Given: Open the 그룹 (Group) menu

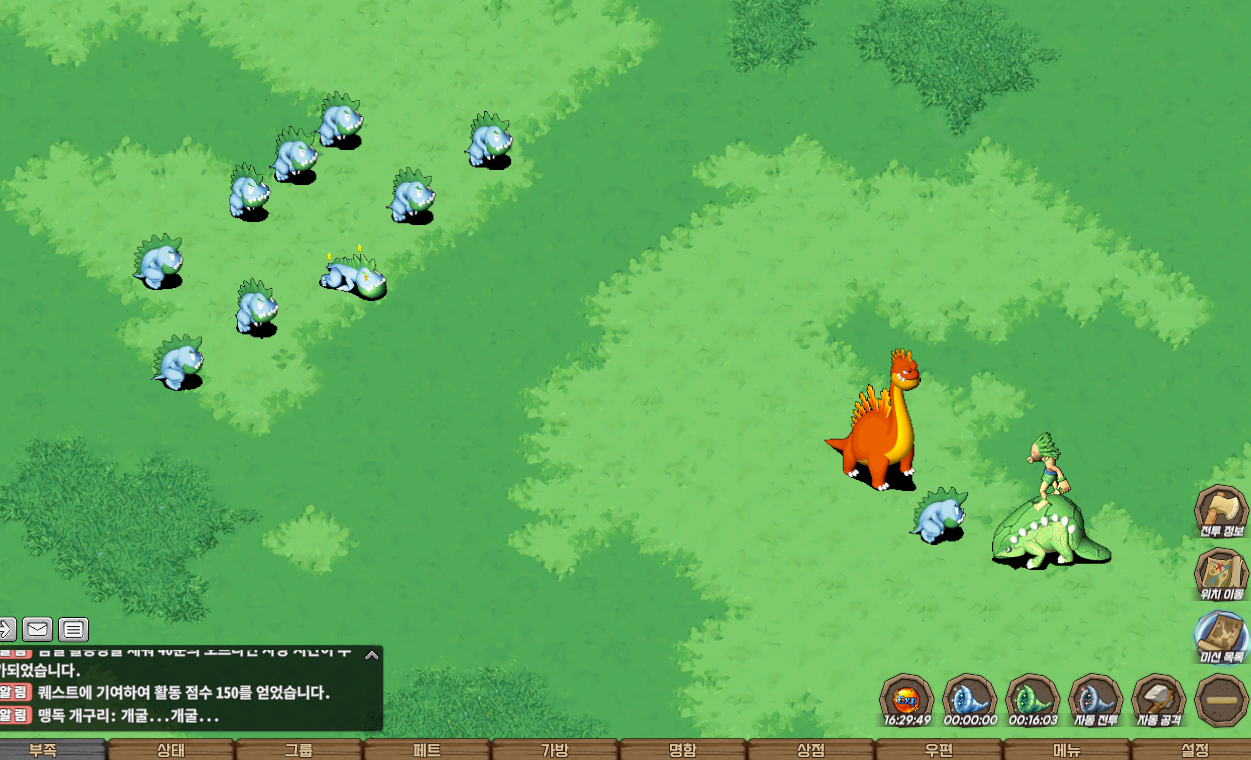Looking at the screenshot, I should tap(298, 750).
